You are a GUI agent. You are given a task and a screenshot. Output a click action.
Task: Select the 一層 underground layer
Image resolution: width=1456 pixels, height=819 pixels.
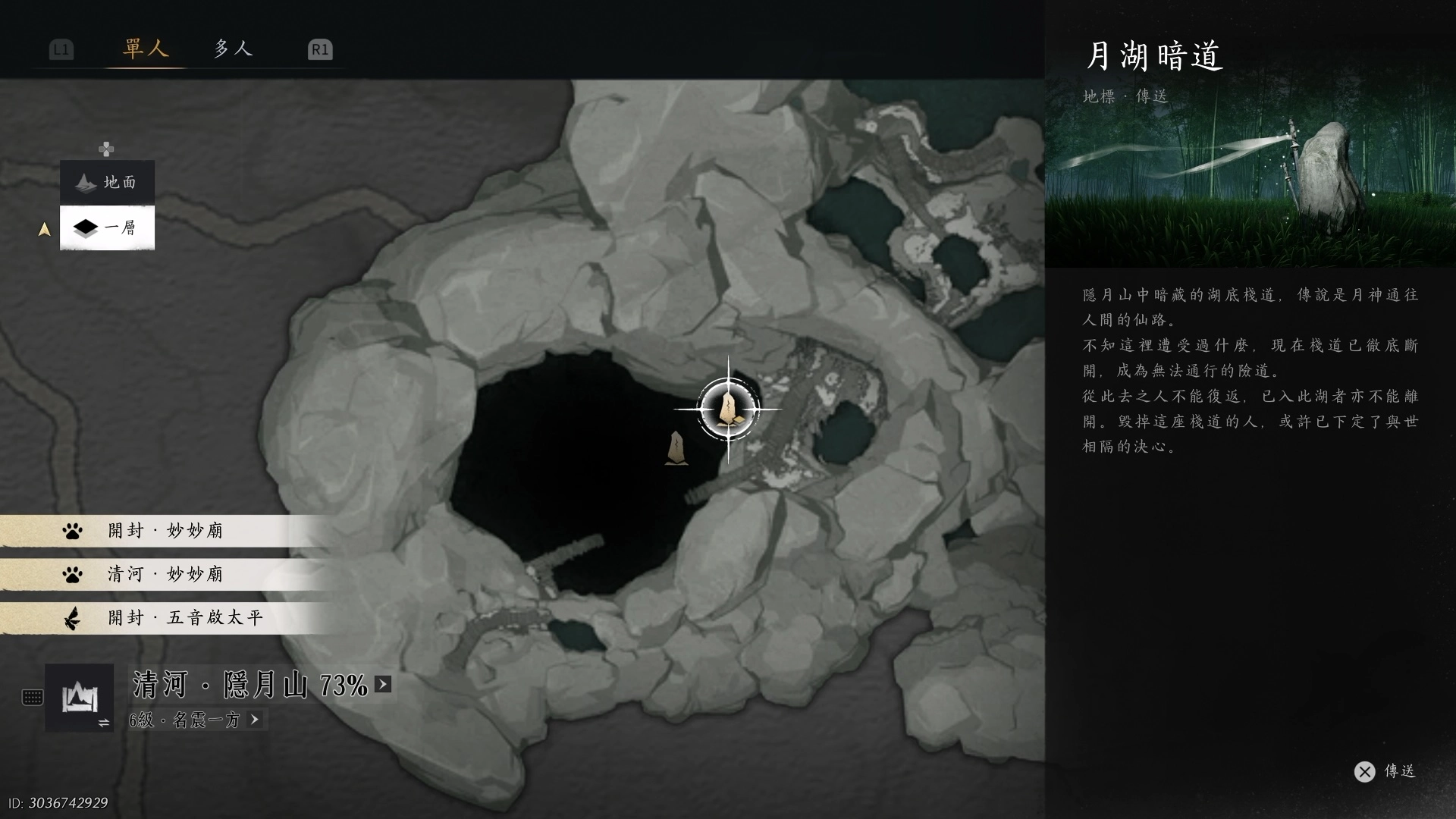[x=106, y=227]
